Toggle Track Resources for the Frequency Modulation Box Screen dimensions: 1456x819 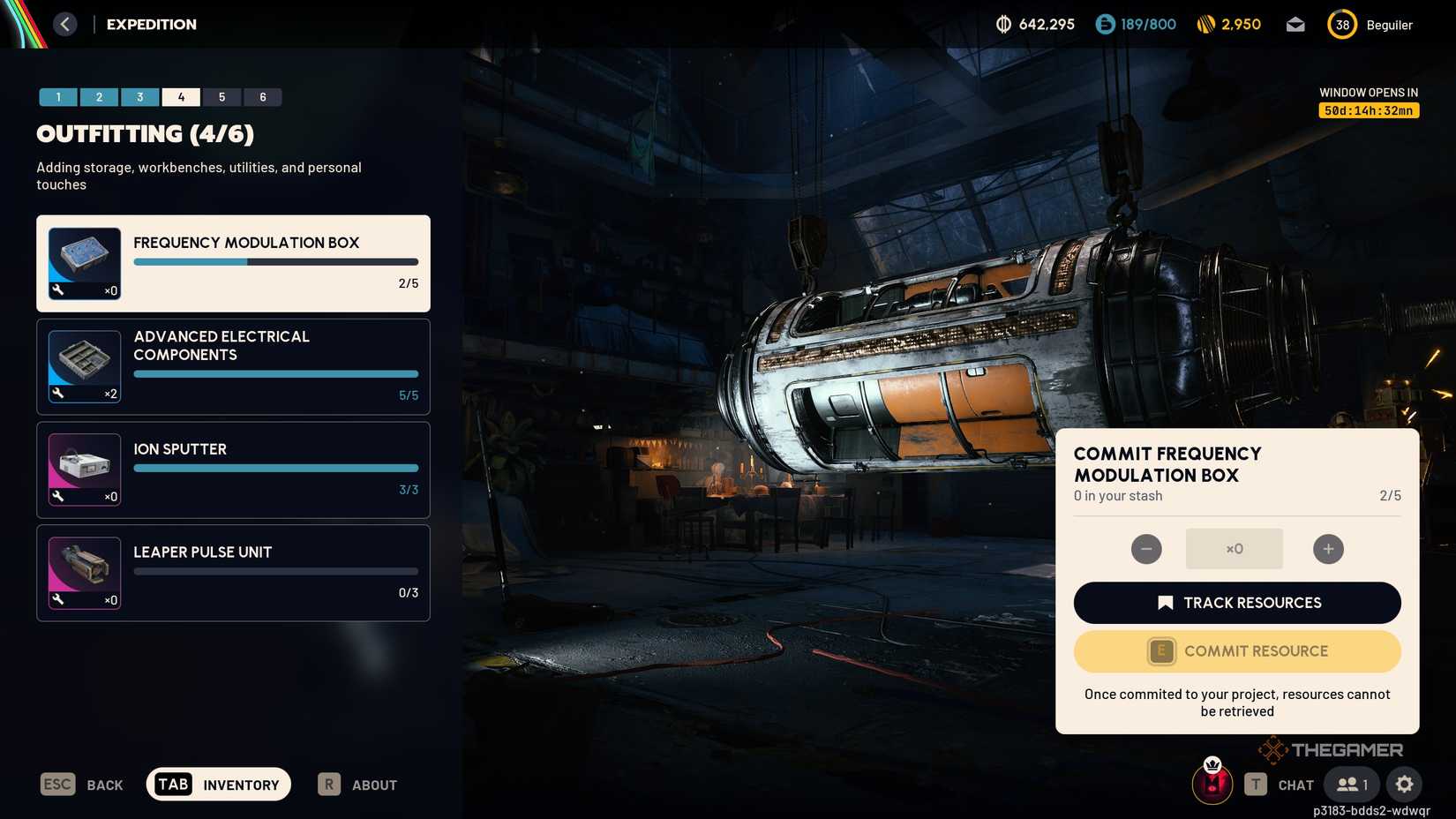1236,603
